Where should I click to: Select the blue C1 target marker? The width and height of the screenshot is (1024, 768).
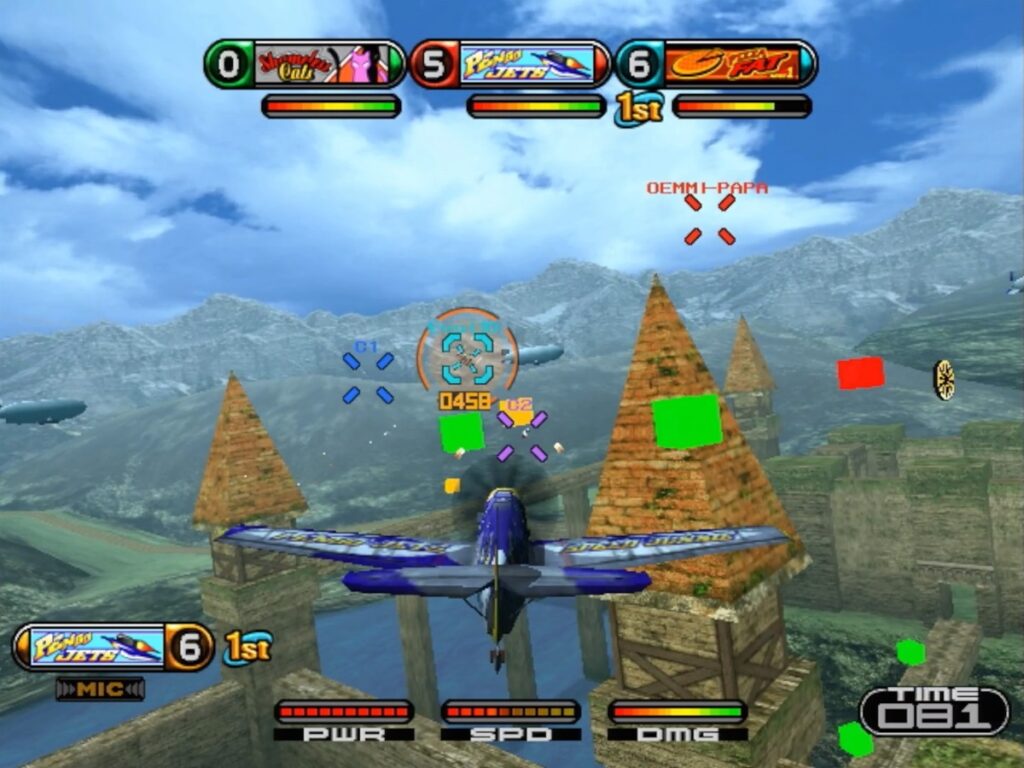[x=367, y=377]
